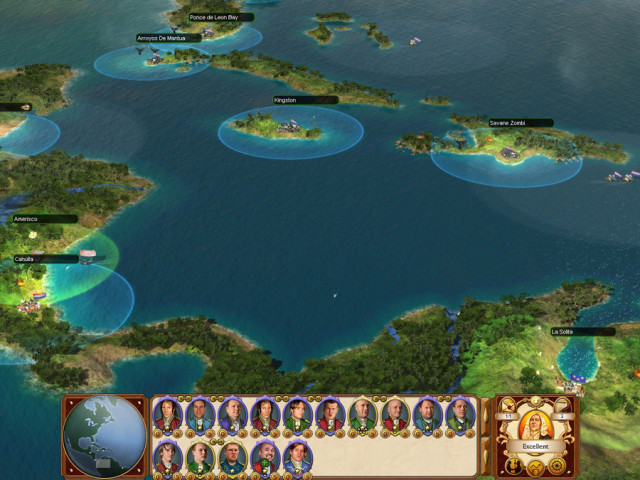640x480 pixels.
Task: Select the Arroyos De Mantua label
Action: [160, 39]
